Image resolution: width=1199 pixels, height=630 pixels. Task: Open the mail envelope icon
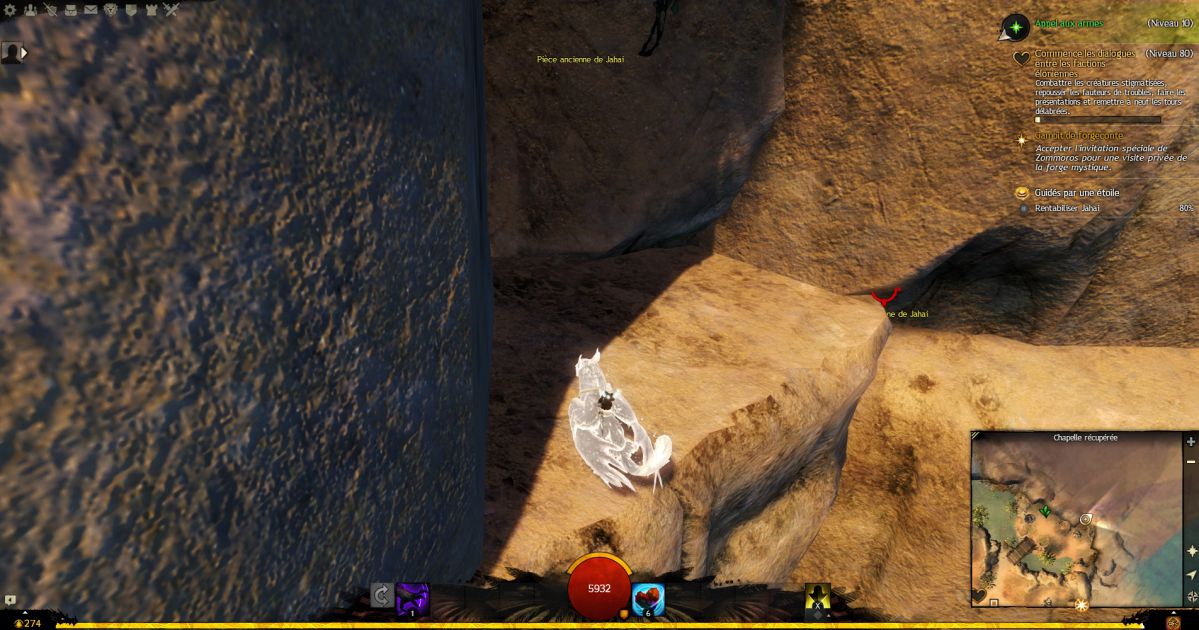(90, 10)
